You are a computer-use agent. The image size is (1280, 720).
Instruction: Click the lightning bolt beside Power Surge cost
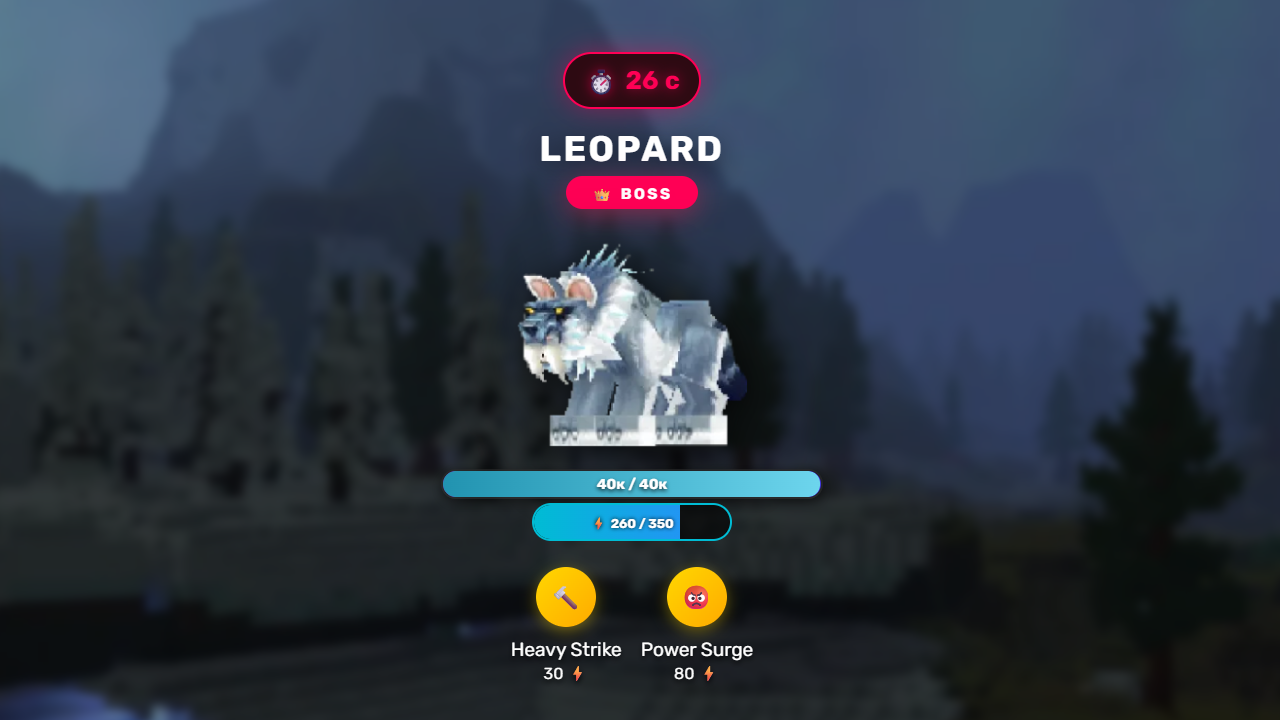[x=709, y=673]
